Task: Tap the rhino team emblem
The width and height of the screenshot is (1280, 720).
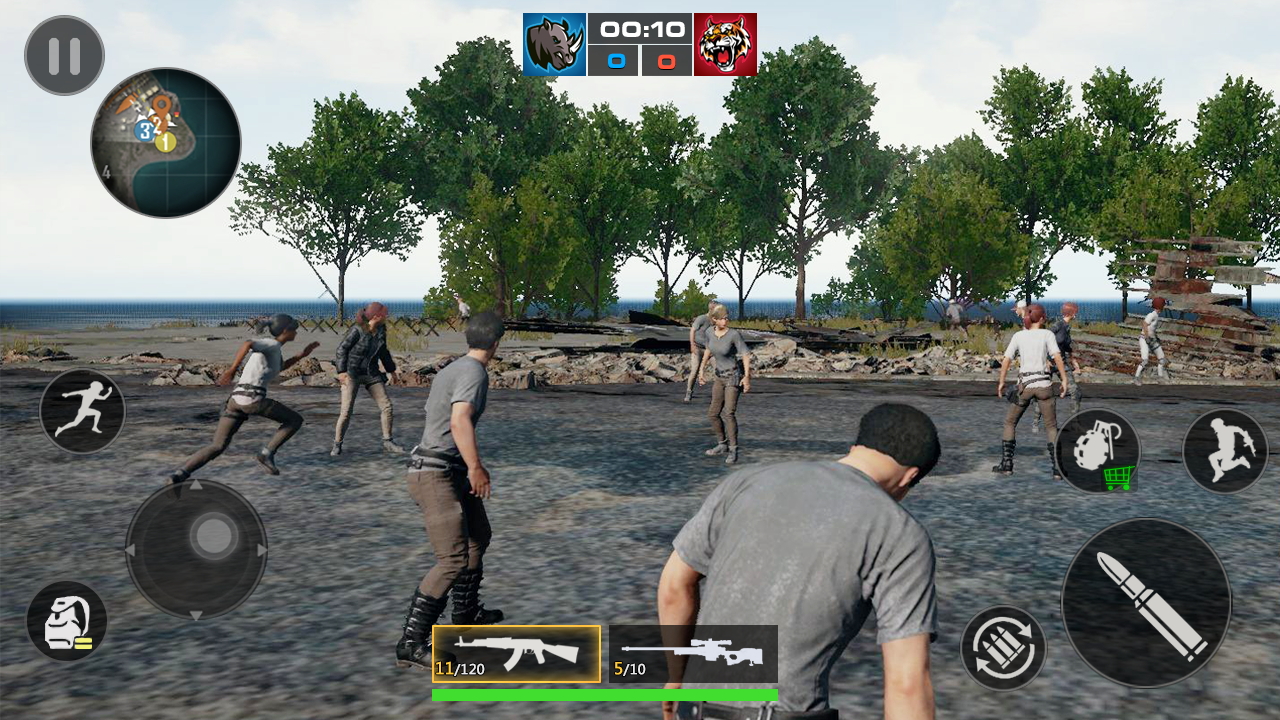Action: (556, 41)
